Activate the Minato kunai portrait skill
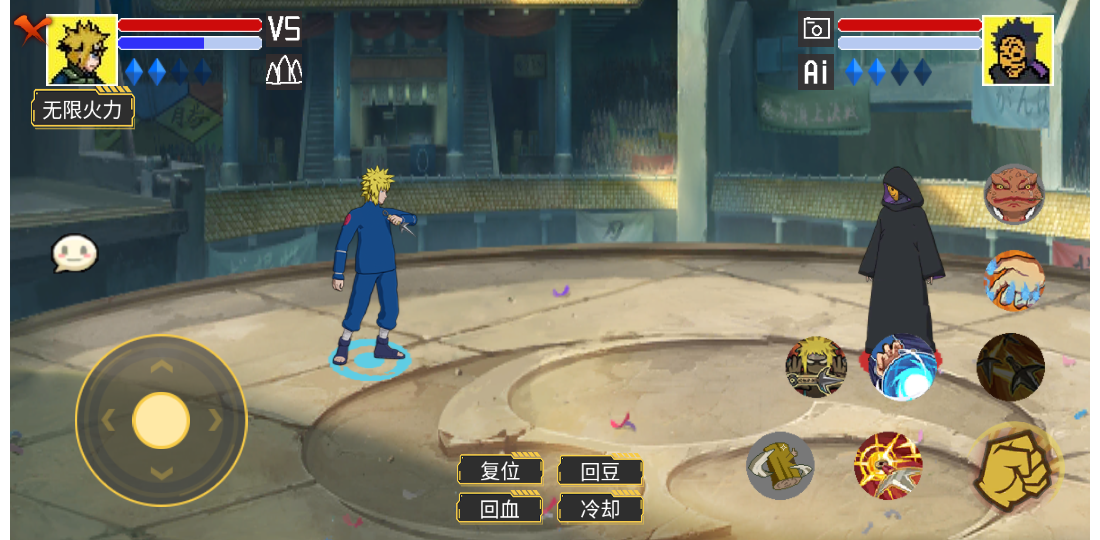This screenshot has height=540, width=1100. (816, 367)
